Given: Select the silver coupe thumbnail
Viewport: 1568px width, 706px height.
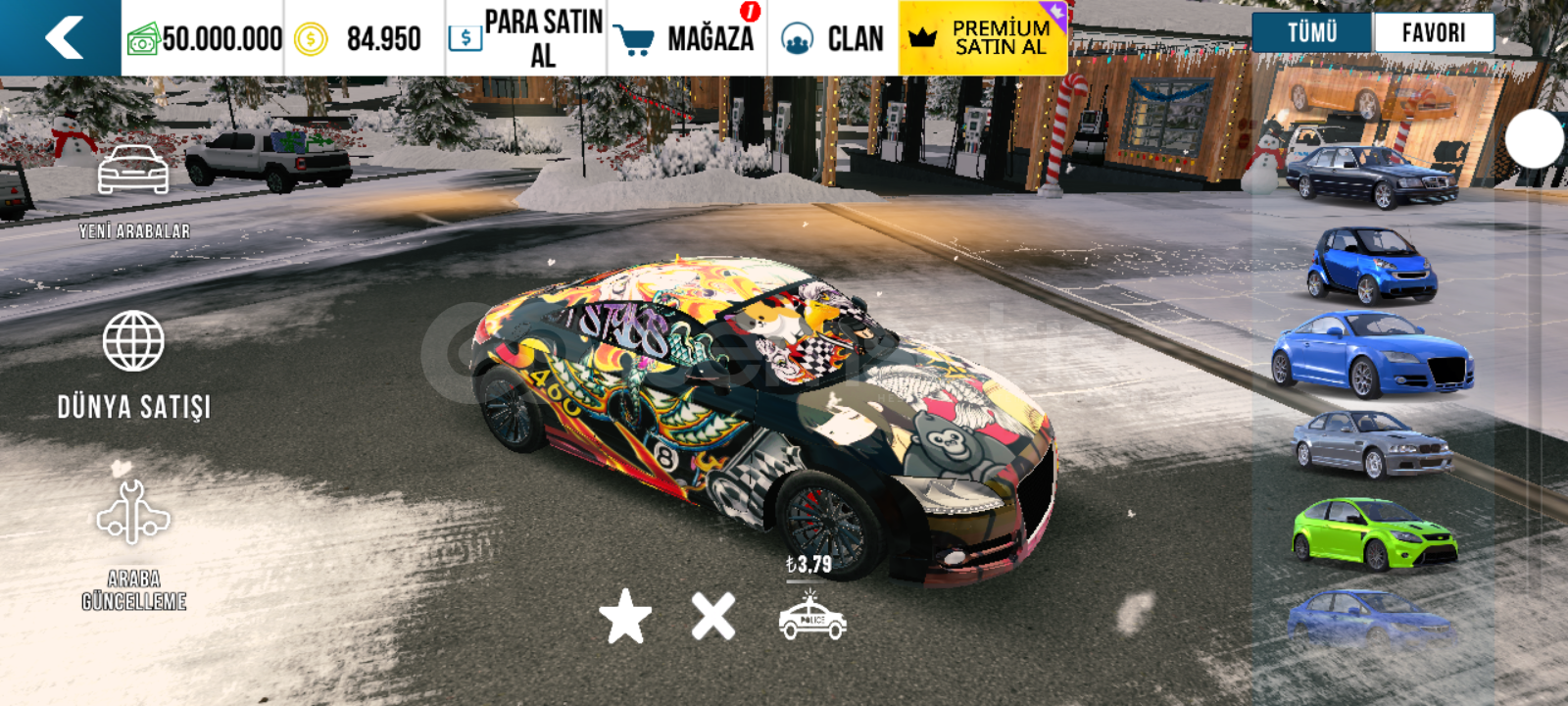Looking at the screenshot, I should [x=1372, y=444].
